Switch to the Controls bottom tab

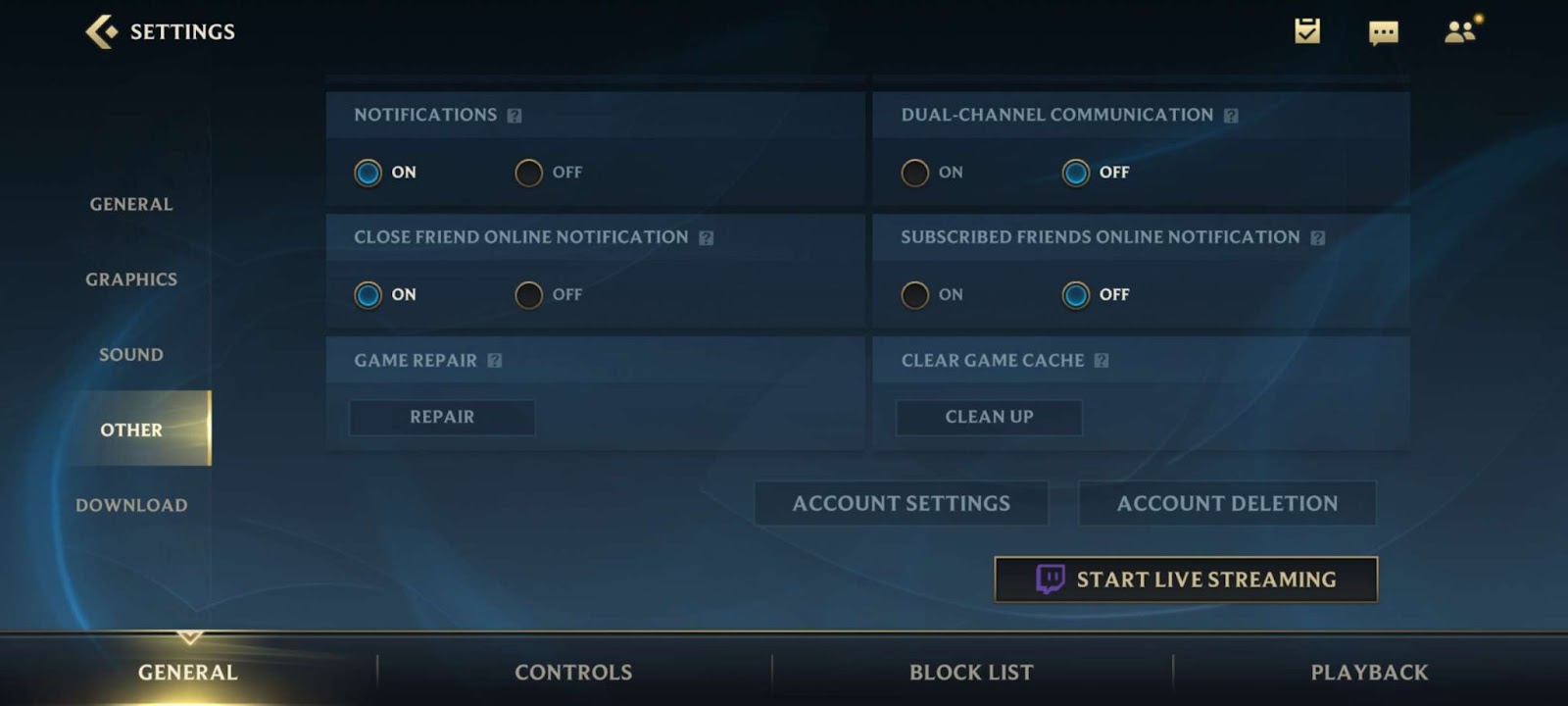[573, 673]
